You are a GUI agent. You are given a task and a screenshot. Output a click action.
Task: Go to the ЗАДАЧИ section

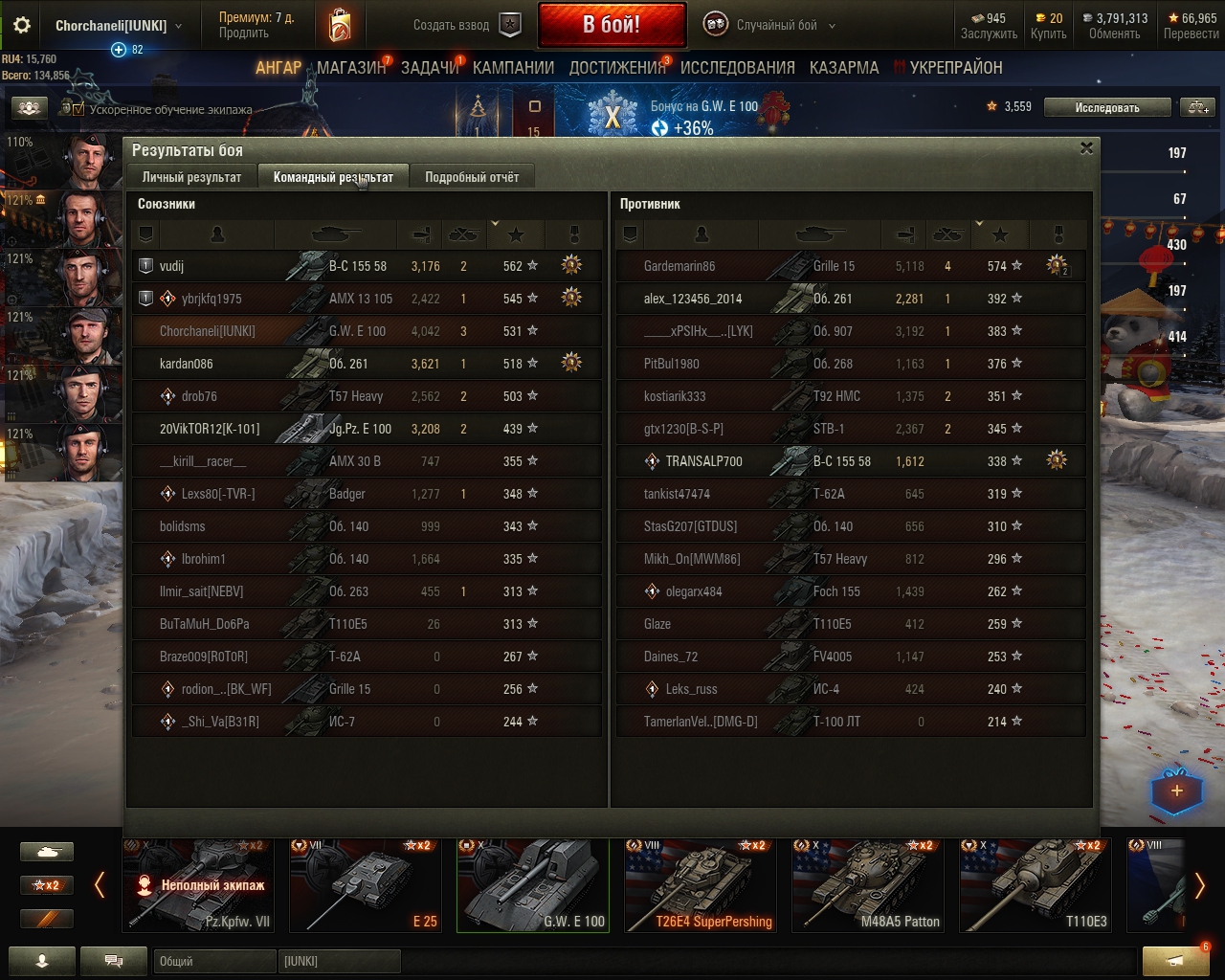point(430,68)
